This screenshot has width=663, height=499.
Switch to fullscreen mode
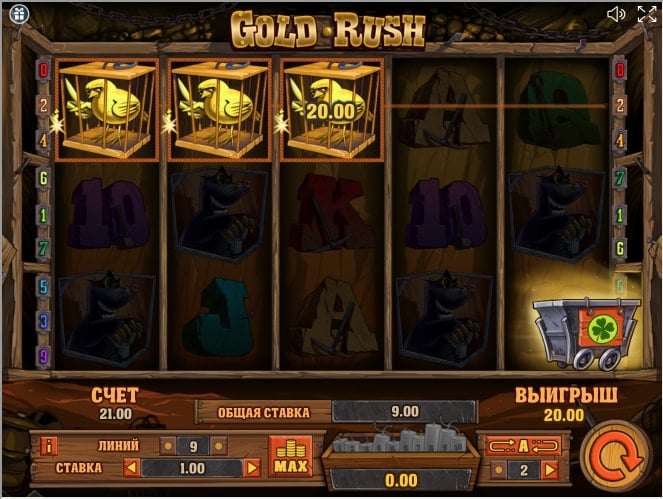646,13
